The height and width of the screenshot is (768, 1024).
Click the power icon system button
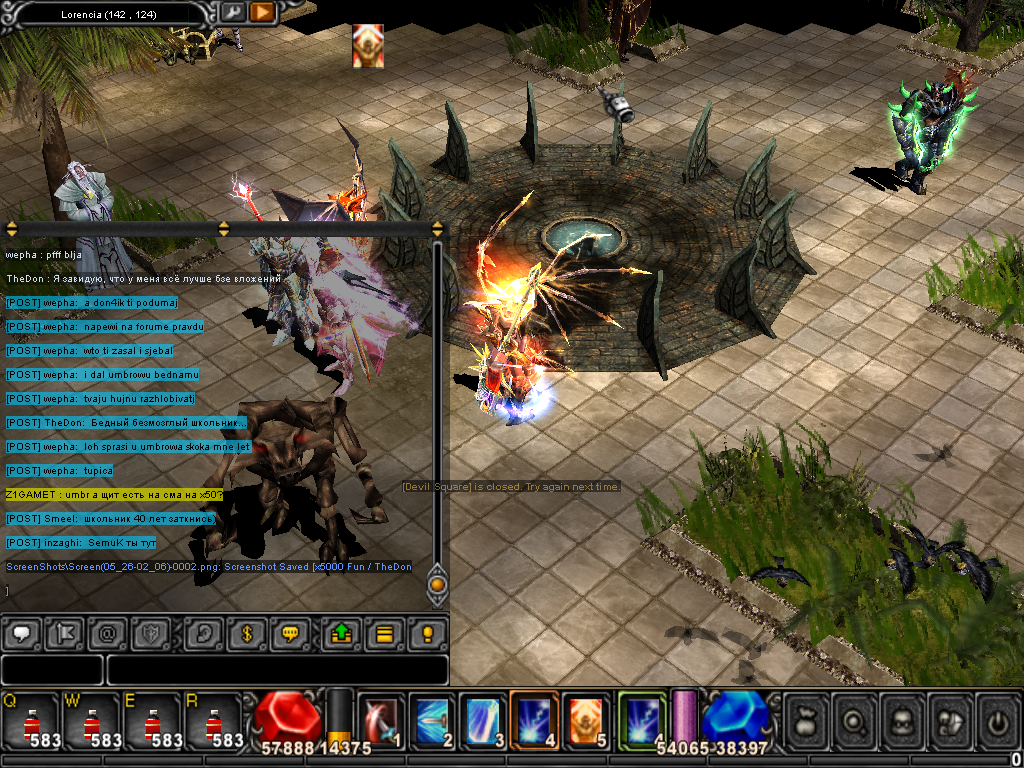click(x=996, y=719)
